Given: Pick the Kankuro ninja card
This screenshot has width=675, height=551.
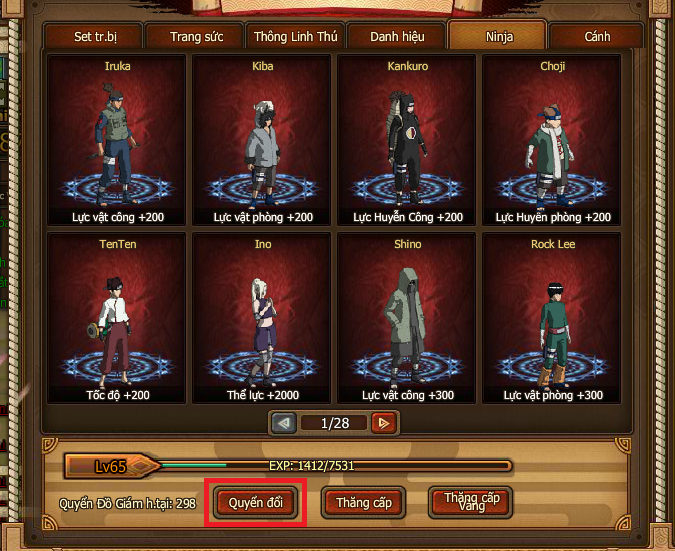Looking at the screenshot, I should point(407,140).
